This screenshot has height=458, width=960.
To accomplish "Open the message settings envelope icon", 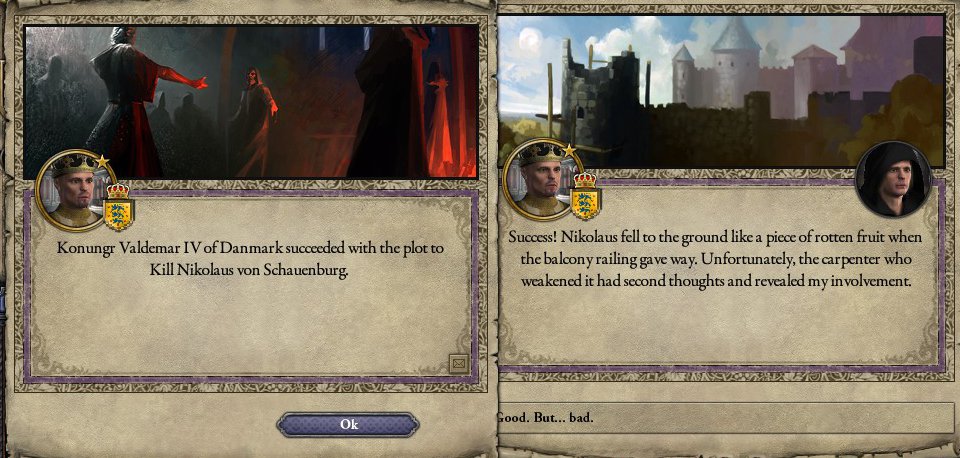I will [458, 362].
